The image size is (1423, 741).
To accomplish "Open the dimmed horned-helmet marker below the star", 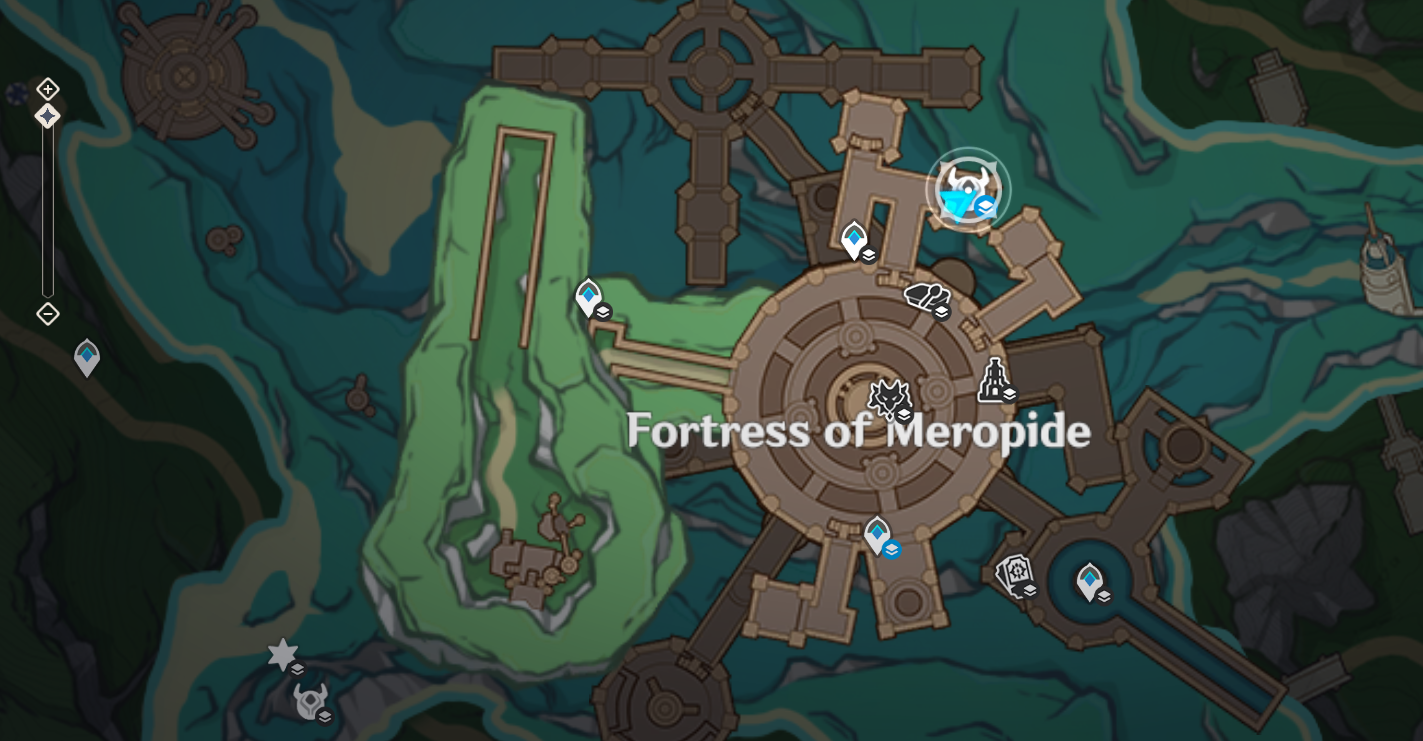I will point(309,701).
